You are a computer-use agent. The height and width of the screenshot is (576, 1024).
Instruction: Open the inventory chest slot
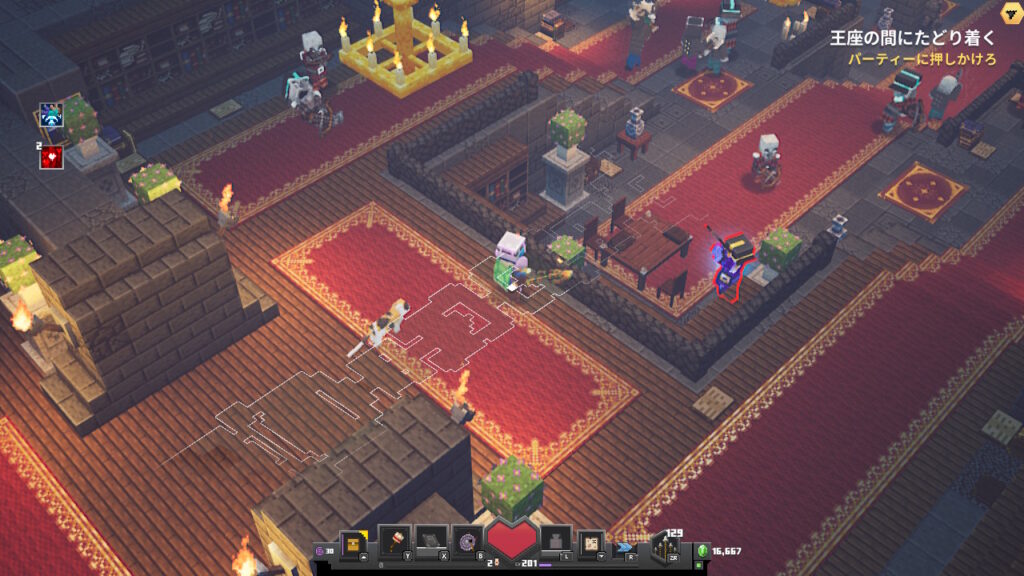click(x=354, y=542)
